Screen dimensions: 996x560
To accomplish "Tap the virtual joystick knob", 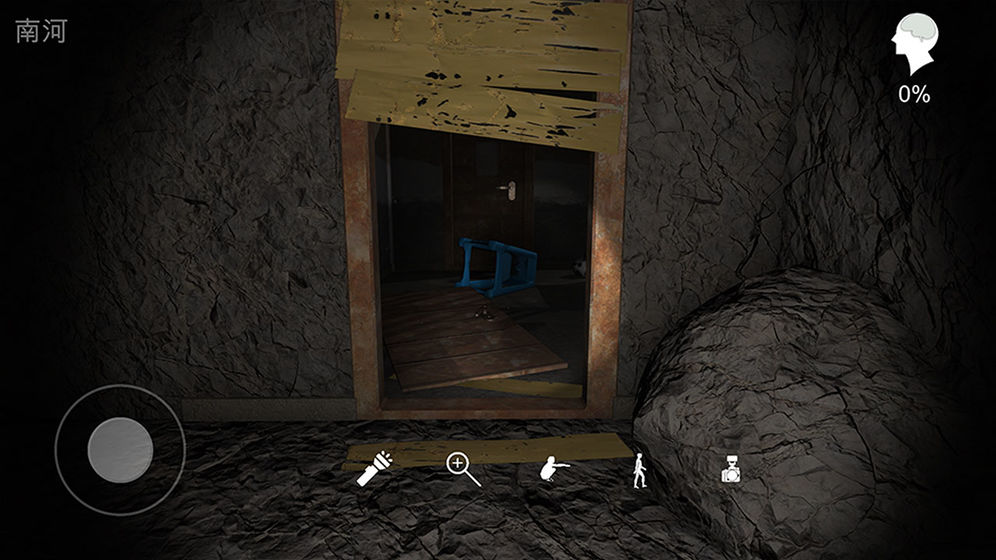I will point(120,450).
